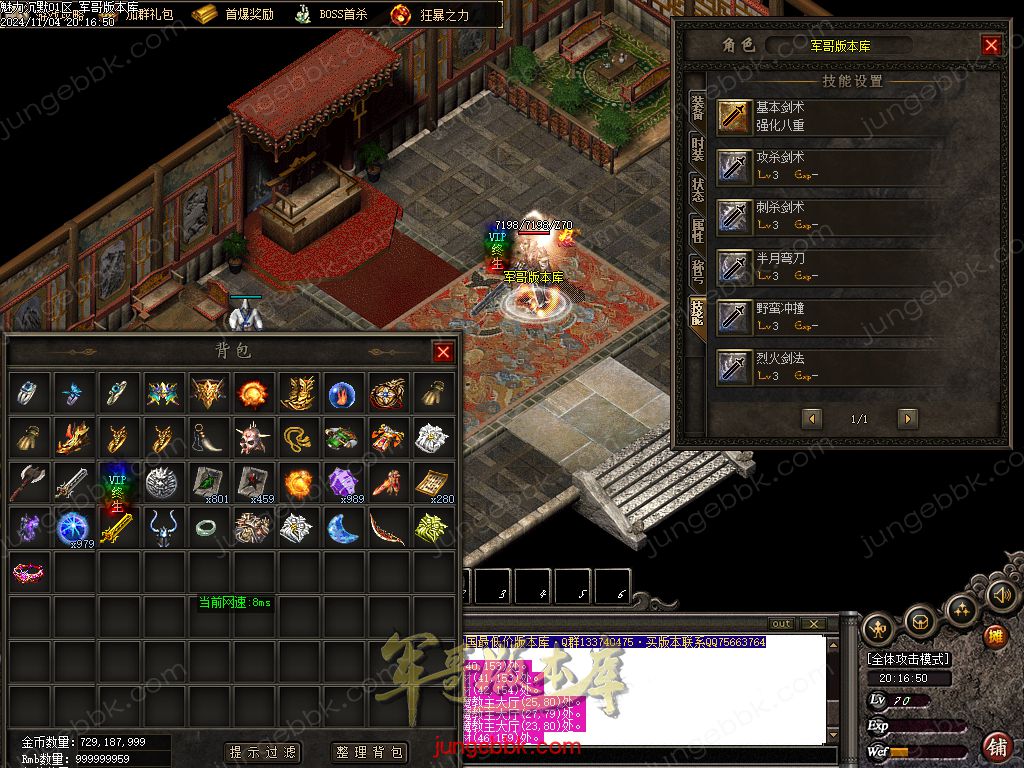This screenshot has width=1024, height=768.
Task: Open the 摊 stall button
Action: point(995,635)
